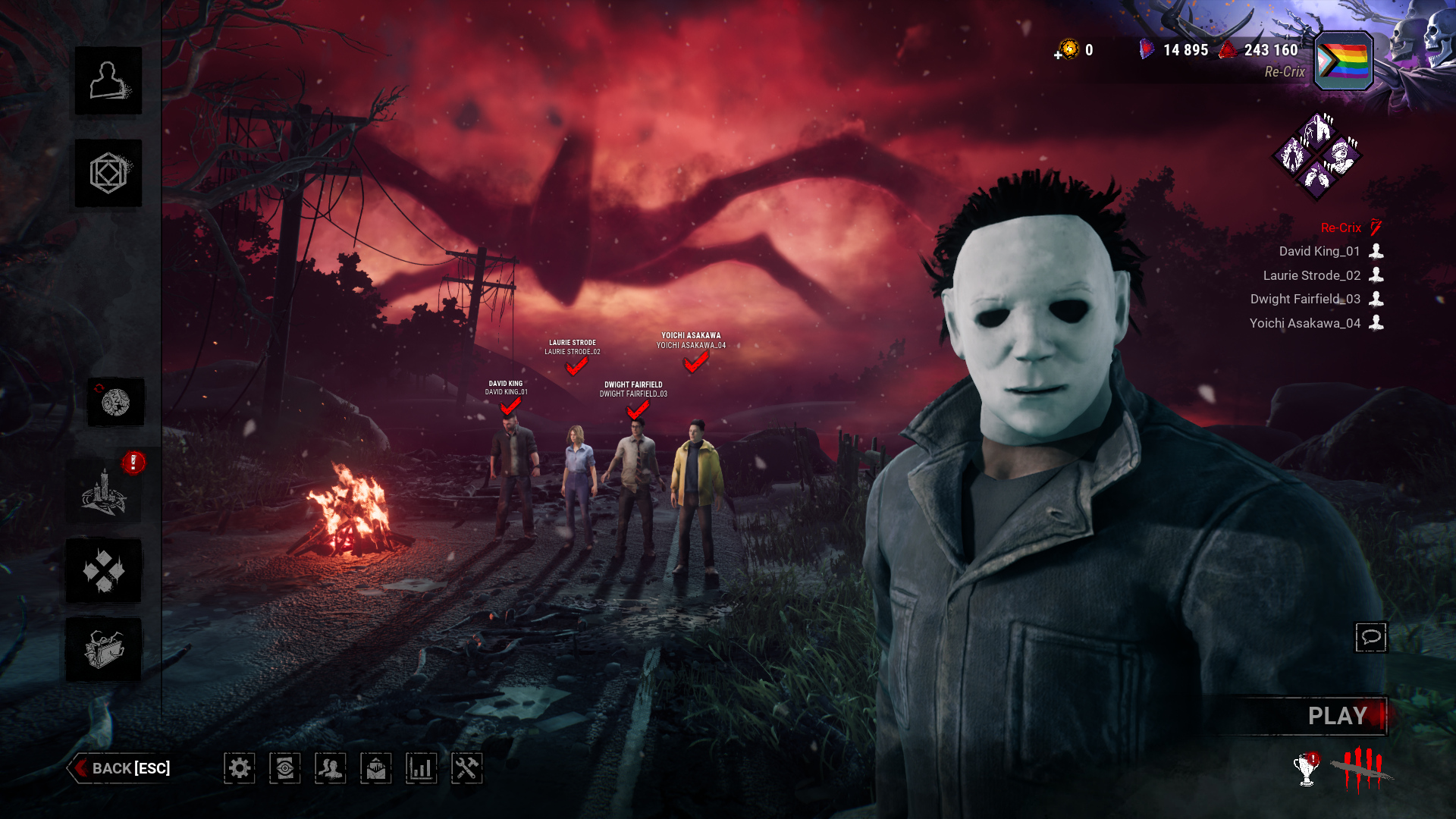This screenshot has width=1456, height=819.
Task: Add Auric Cells with the plus icon
Action: [1059, 55]
